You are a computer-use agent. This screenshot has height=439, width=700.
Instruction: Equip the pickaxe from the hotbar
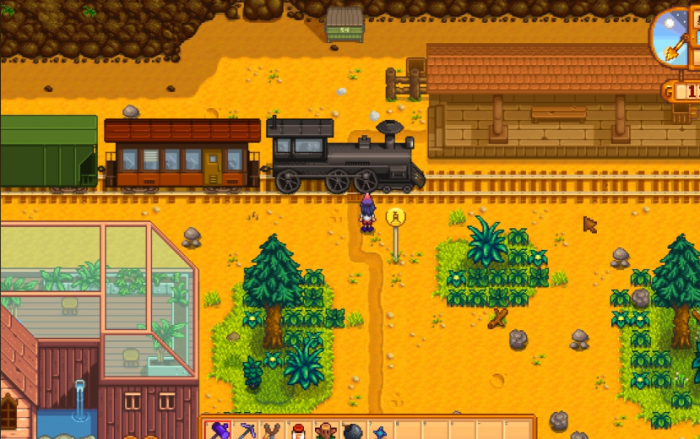(x=245, y=432)
